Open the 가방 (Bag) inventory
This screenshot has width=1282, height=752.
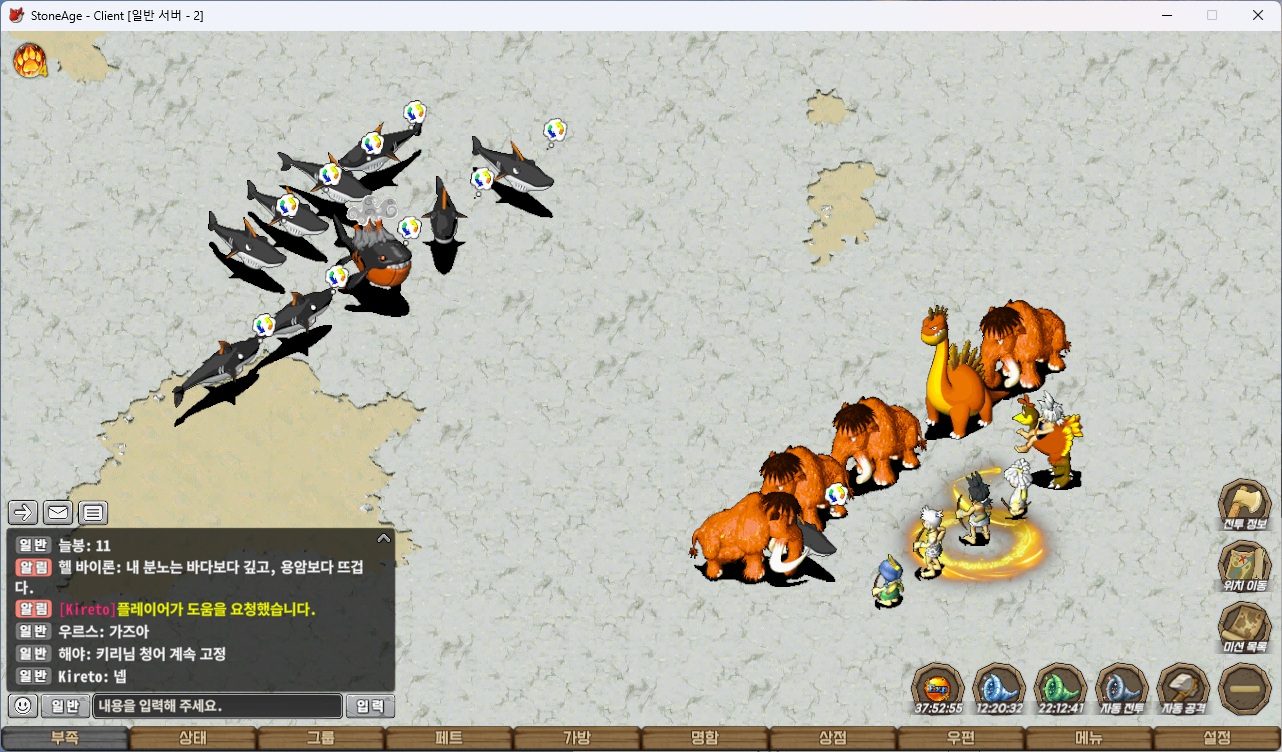coord(577,739)
